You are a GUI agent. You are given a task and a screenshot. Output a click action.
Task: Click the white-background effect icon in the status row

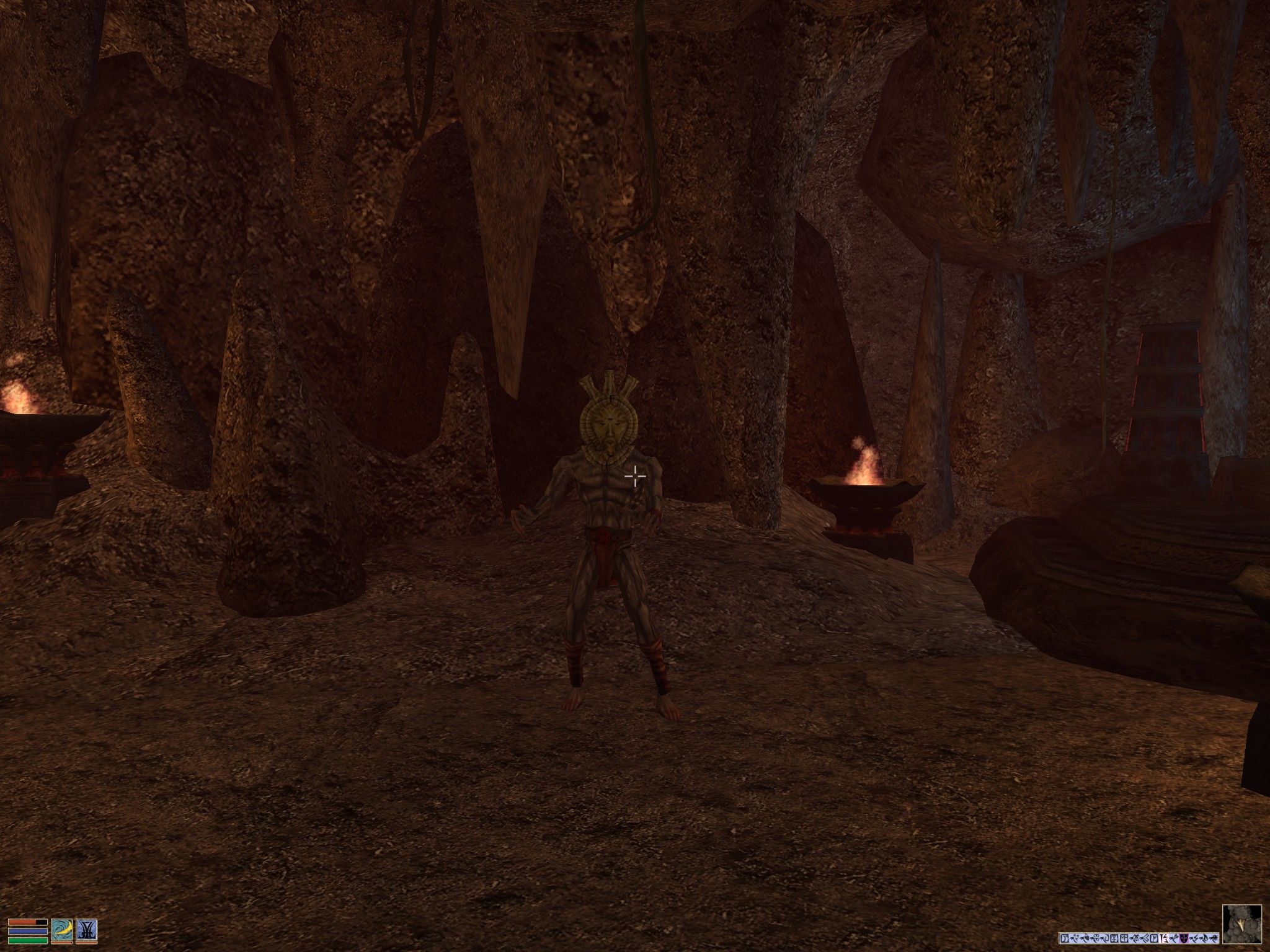click(x=1163, y=938)
